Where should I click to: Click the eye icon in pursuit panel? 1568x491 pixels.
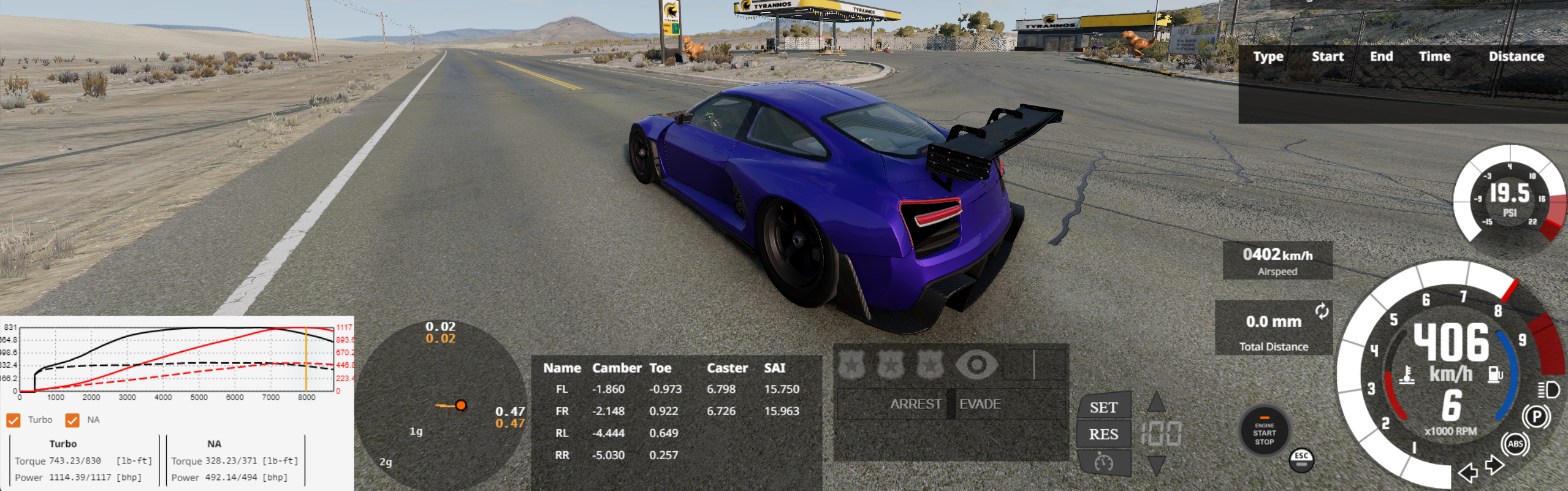976,365
